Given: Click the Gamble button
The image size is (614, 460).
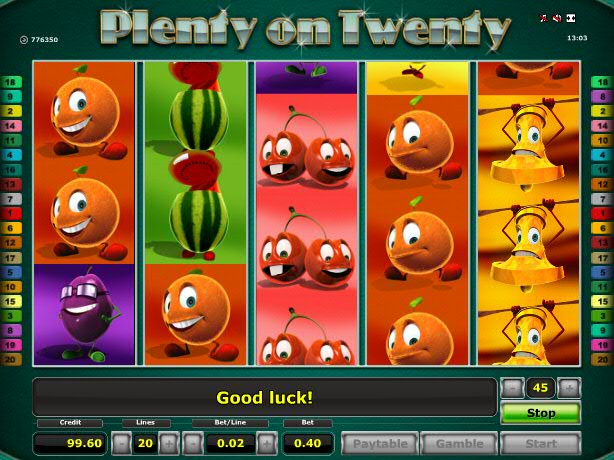Looking at the screenshot, I should coord(459,443).
